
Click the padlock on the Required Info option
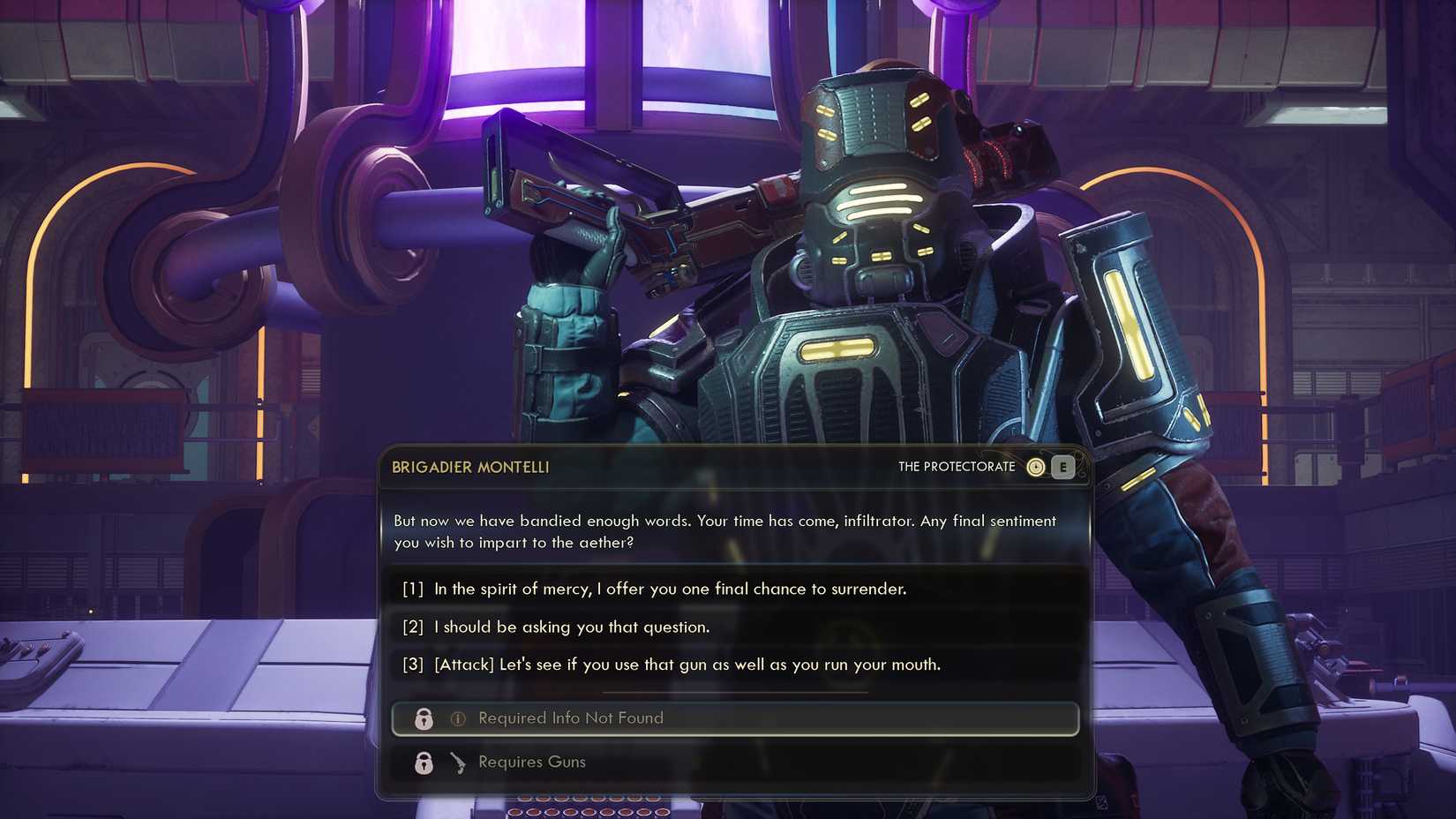423,718
